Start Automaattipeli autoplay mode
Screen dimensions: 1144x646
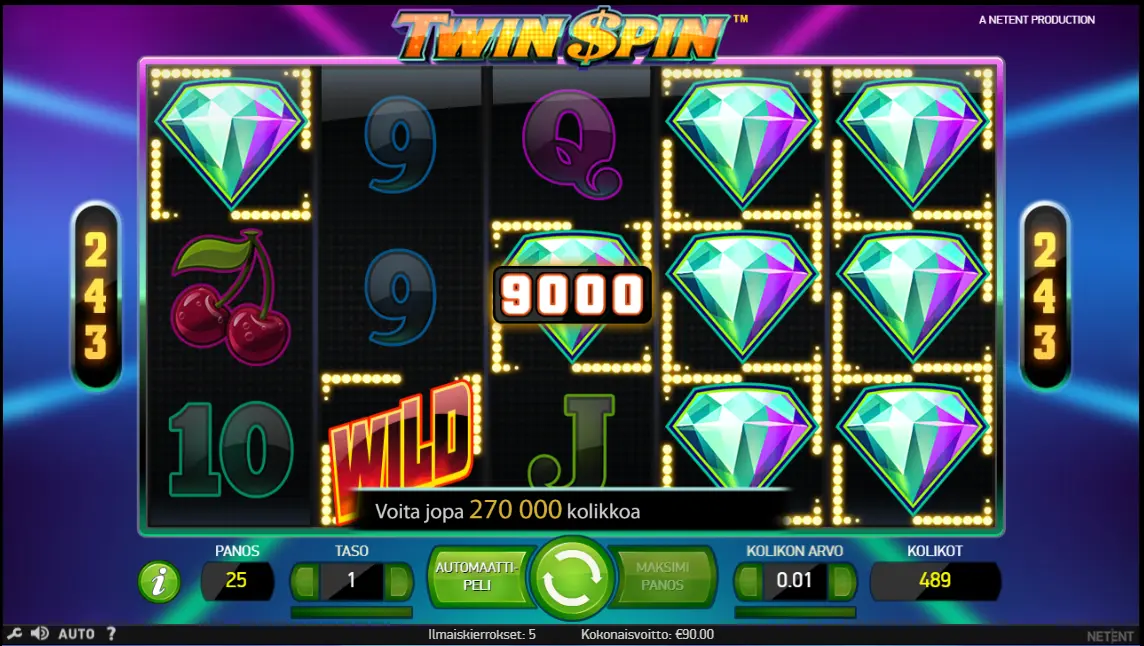coord(476,576)
